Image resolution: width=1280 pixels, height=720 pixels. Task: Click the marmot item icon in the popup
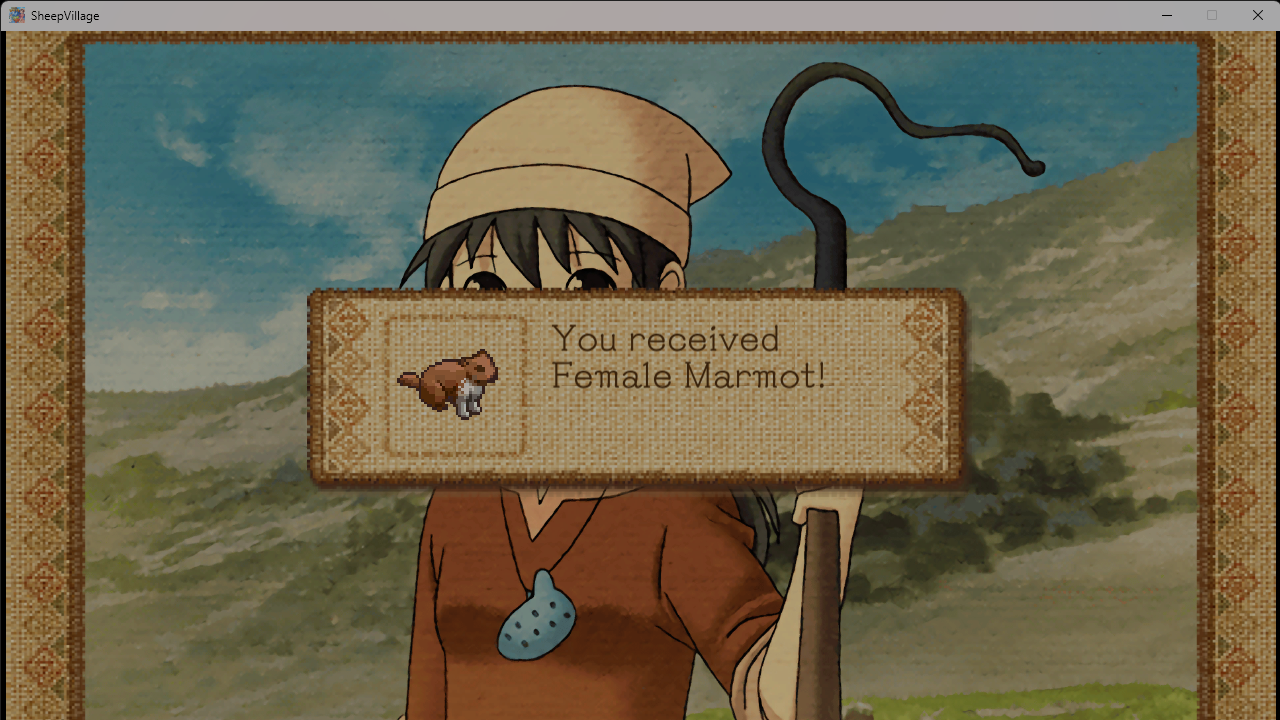(450, 384)
